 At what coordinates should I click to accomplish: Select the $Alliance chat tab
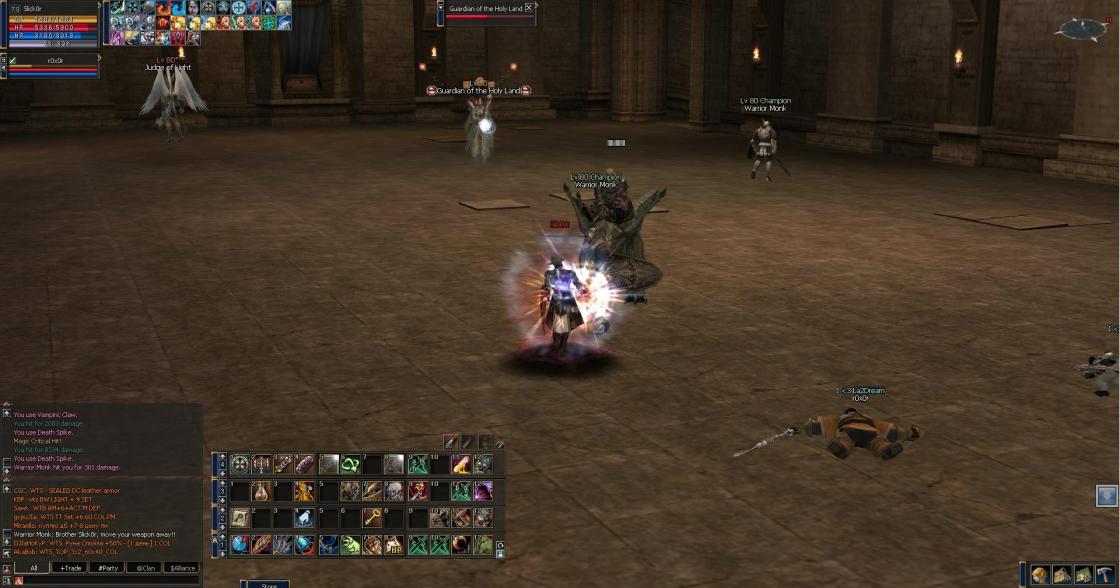click(183, 567)
